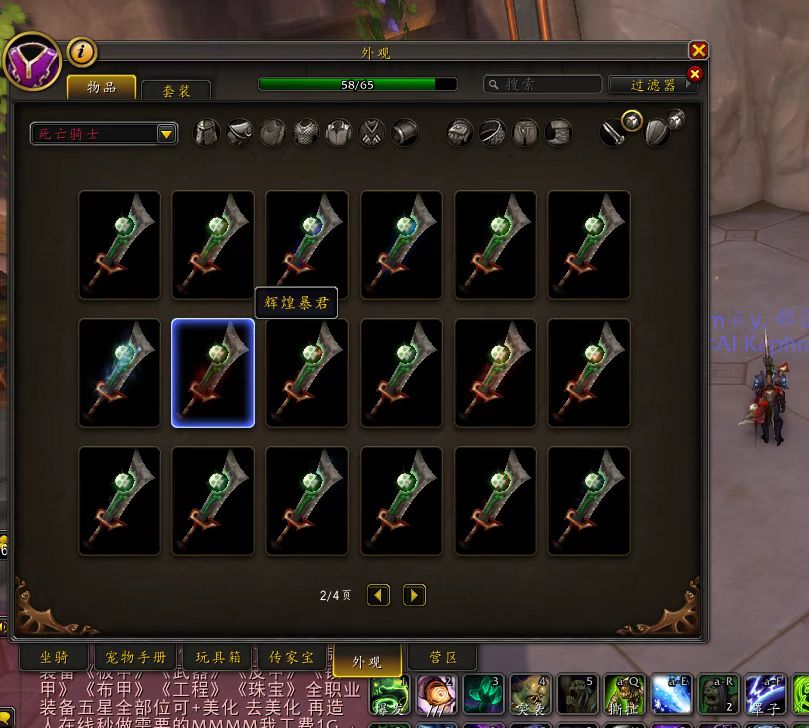Open the 宠物手册 pet journal tab
809x728 pixels.
pyautogui.click(x=136, y=658)
